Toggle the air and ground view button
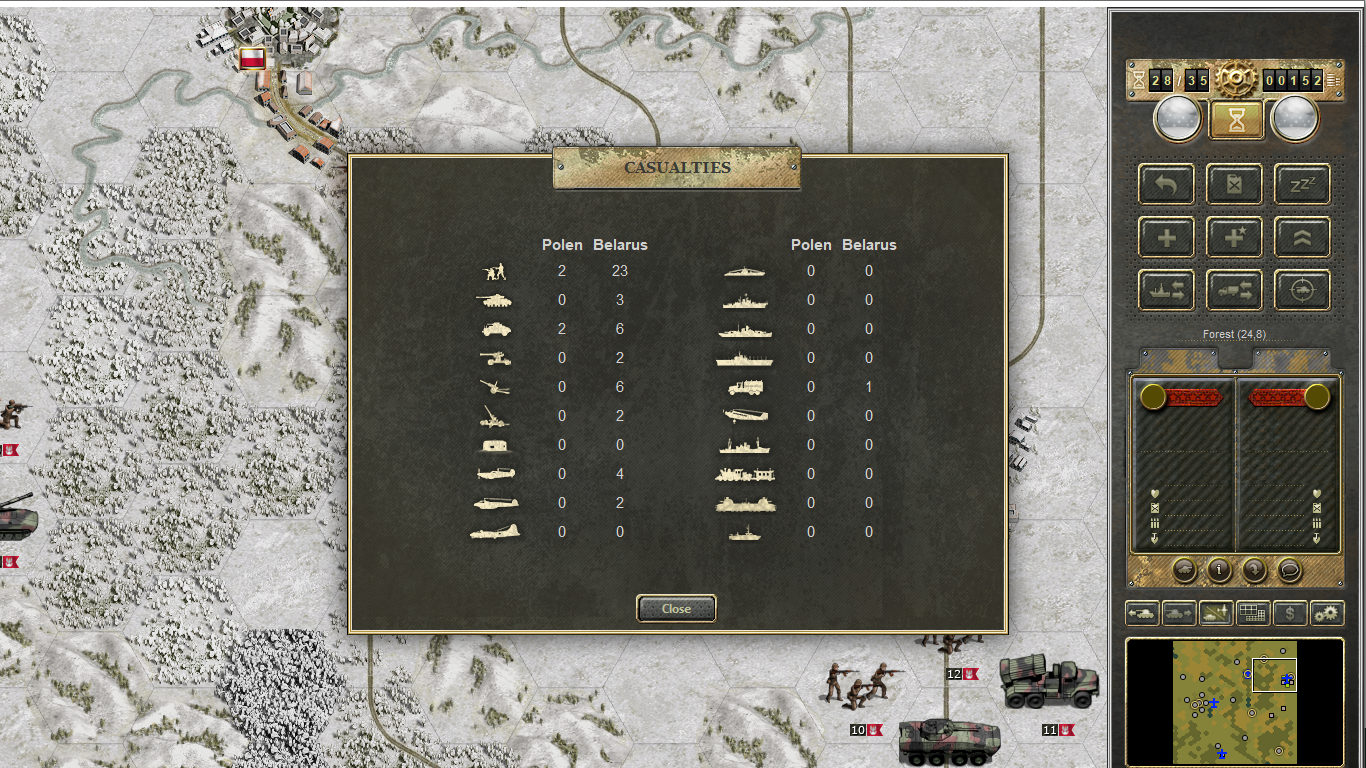This screenshot has width=1366, height=768. tap(1216, 612)
